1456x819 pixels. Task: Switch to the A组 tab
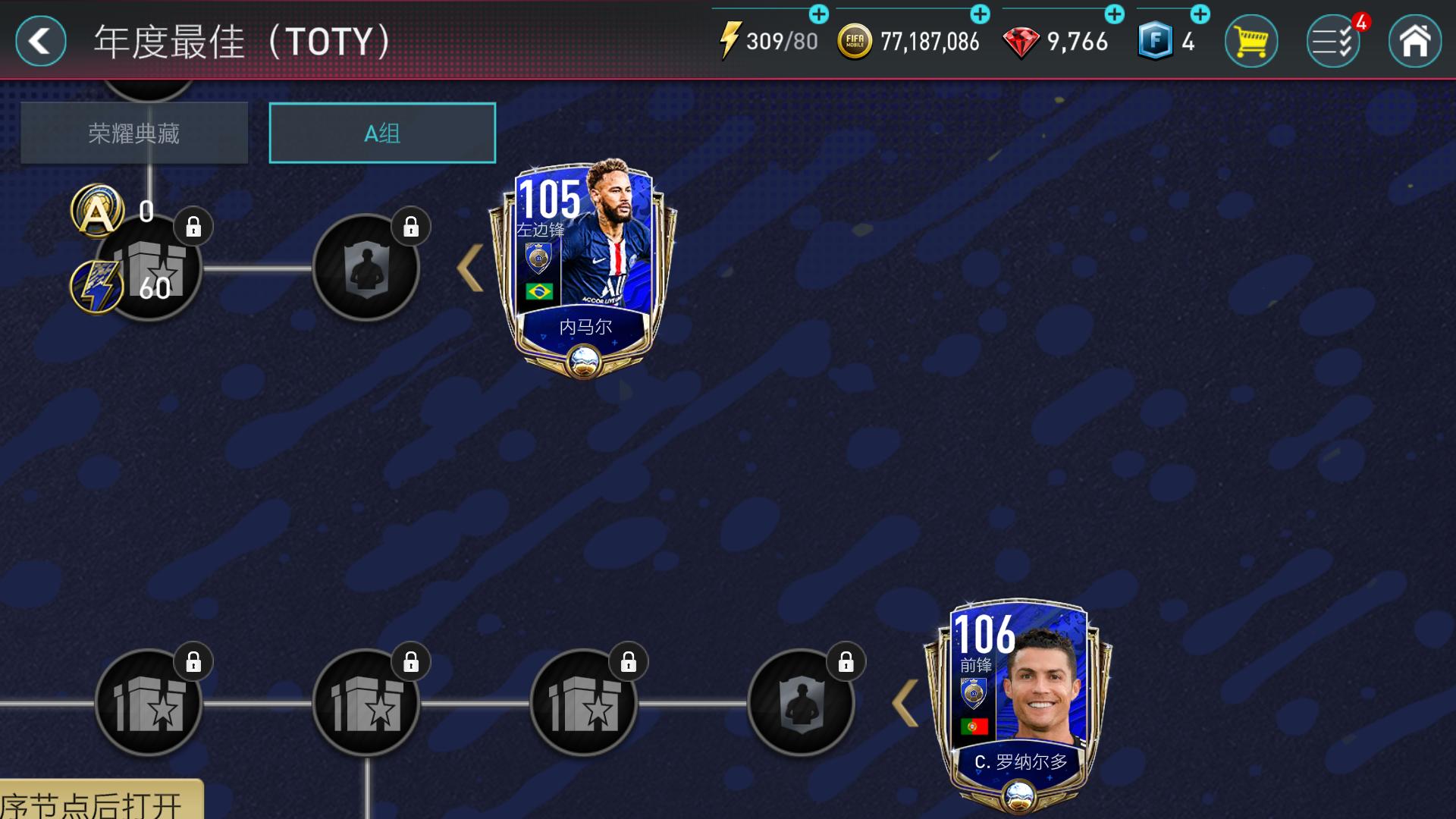tap(382, 132)
